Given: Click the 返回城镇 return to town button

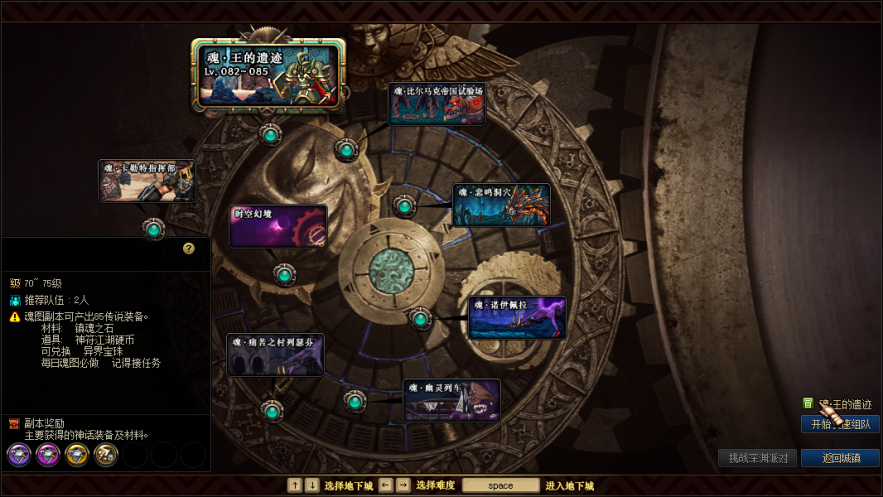Looking at the screenshot, I should [x=840, y=458].
